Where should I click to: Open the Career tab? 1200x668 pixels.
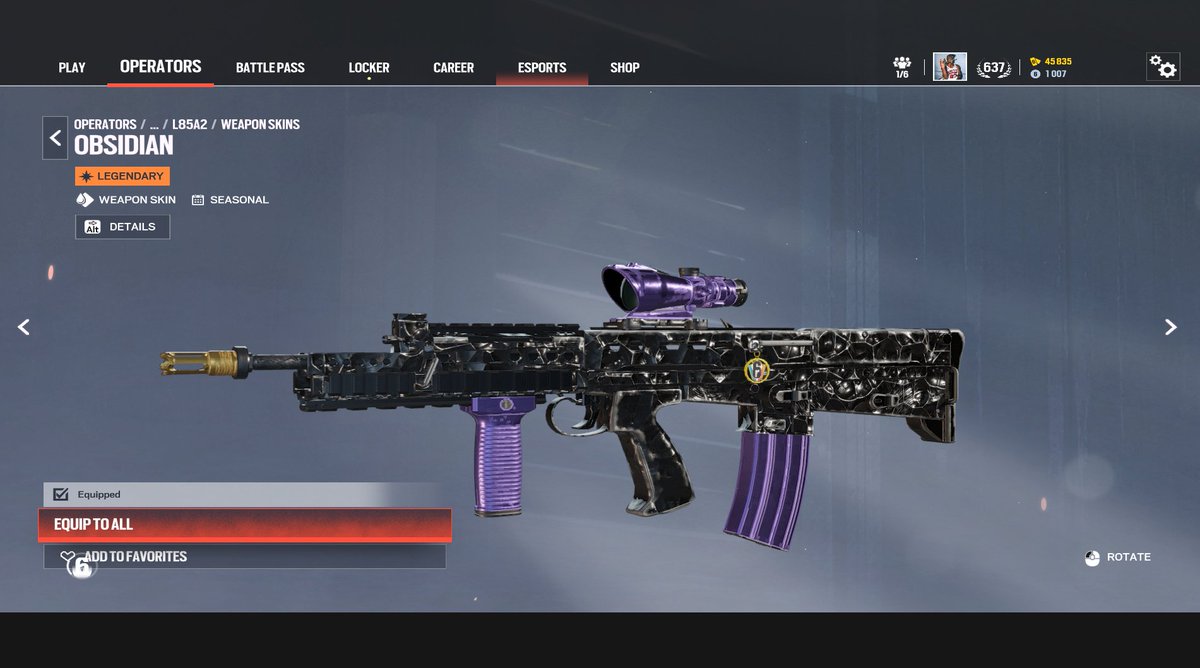[x=453, y=68]
